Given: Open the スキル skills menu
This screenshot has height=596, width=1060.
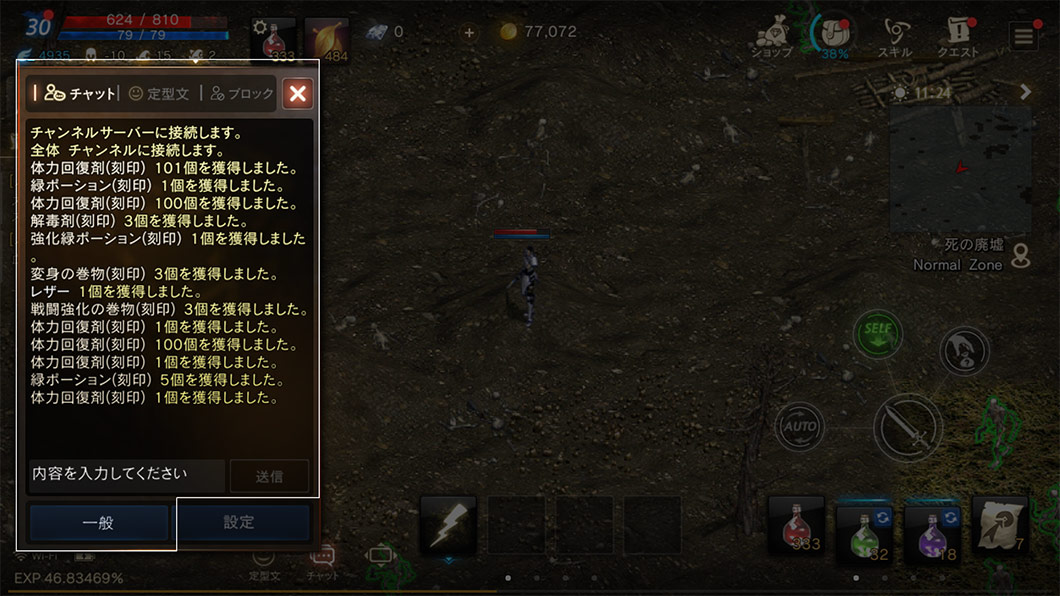Looking at the screenshot, I should click(894, 39).
